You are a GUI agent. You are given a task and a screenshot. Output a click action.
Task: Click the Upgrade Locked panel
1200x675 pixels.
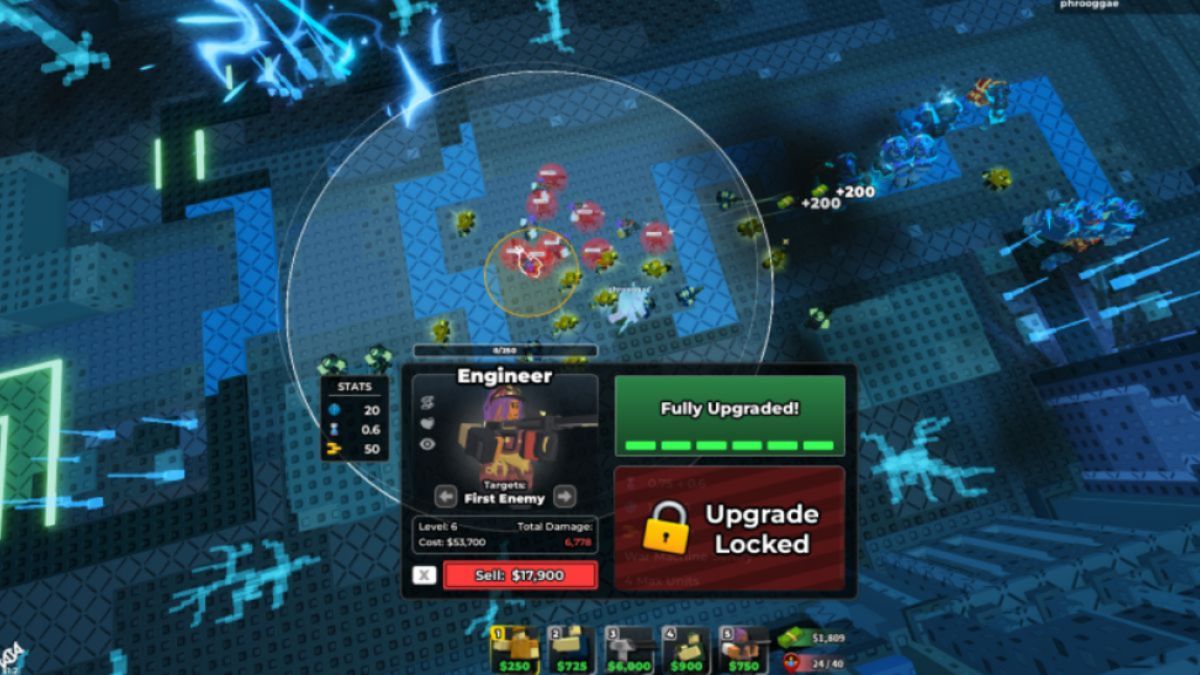pos(729,528)
